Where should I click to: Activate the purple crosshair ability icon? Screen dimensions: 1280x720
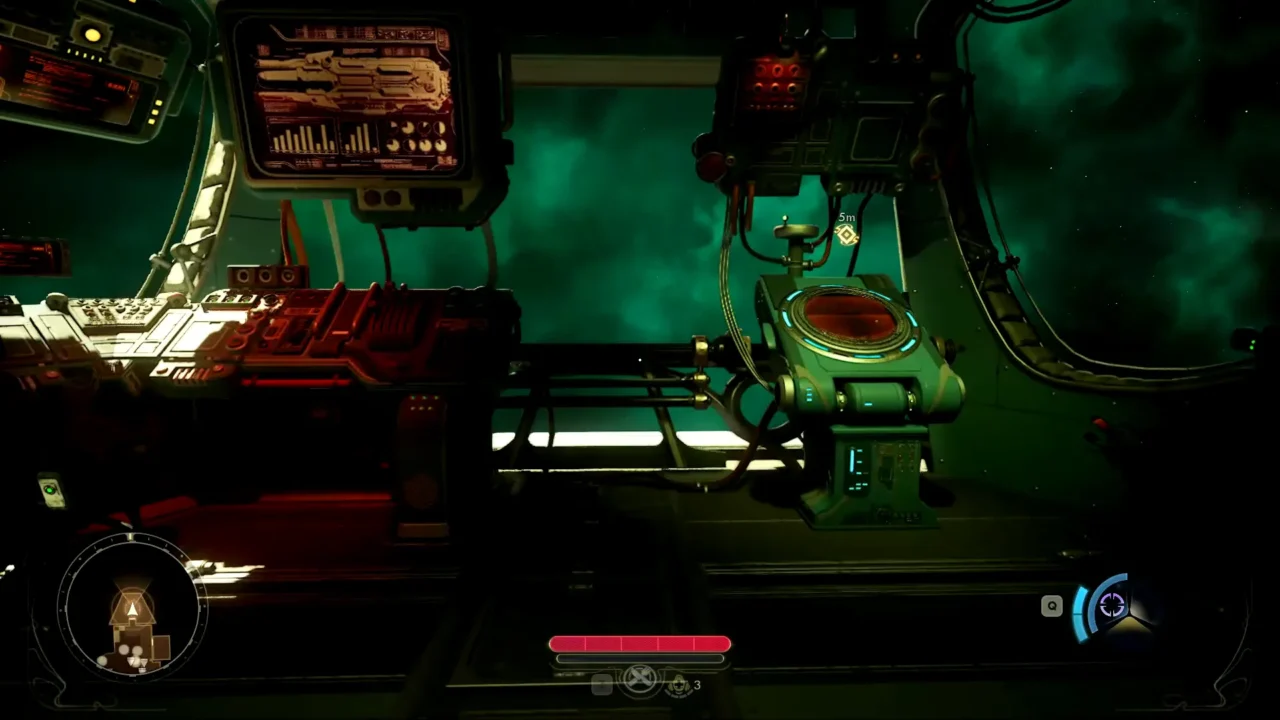pyautogui.click(x=1112, y=605)
